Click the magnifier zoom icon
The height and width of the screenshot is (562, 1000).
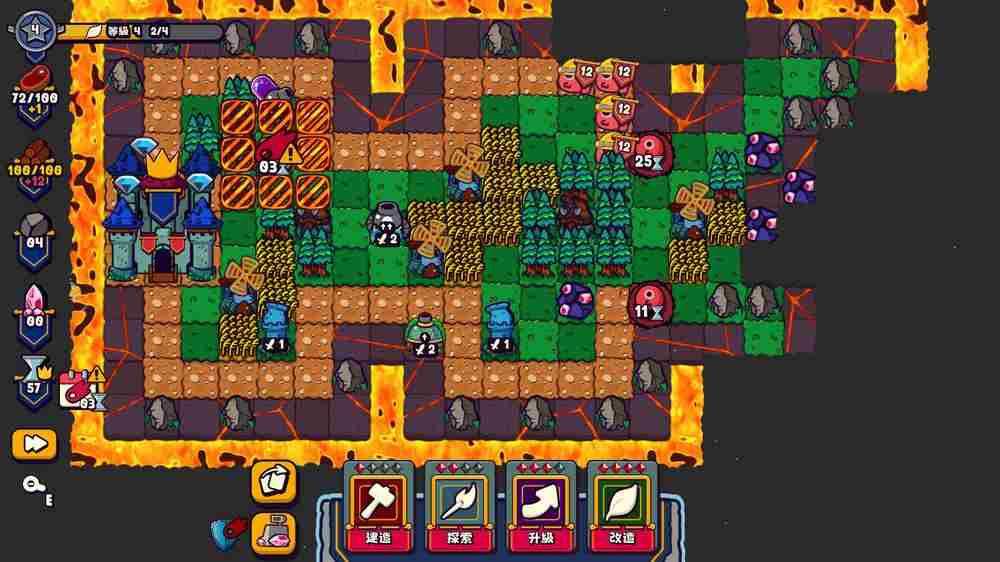pos(33,485)
